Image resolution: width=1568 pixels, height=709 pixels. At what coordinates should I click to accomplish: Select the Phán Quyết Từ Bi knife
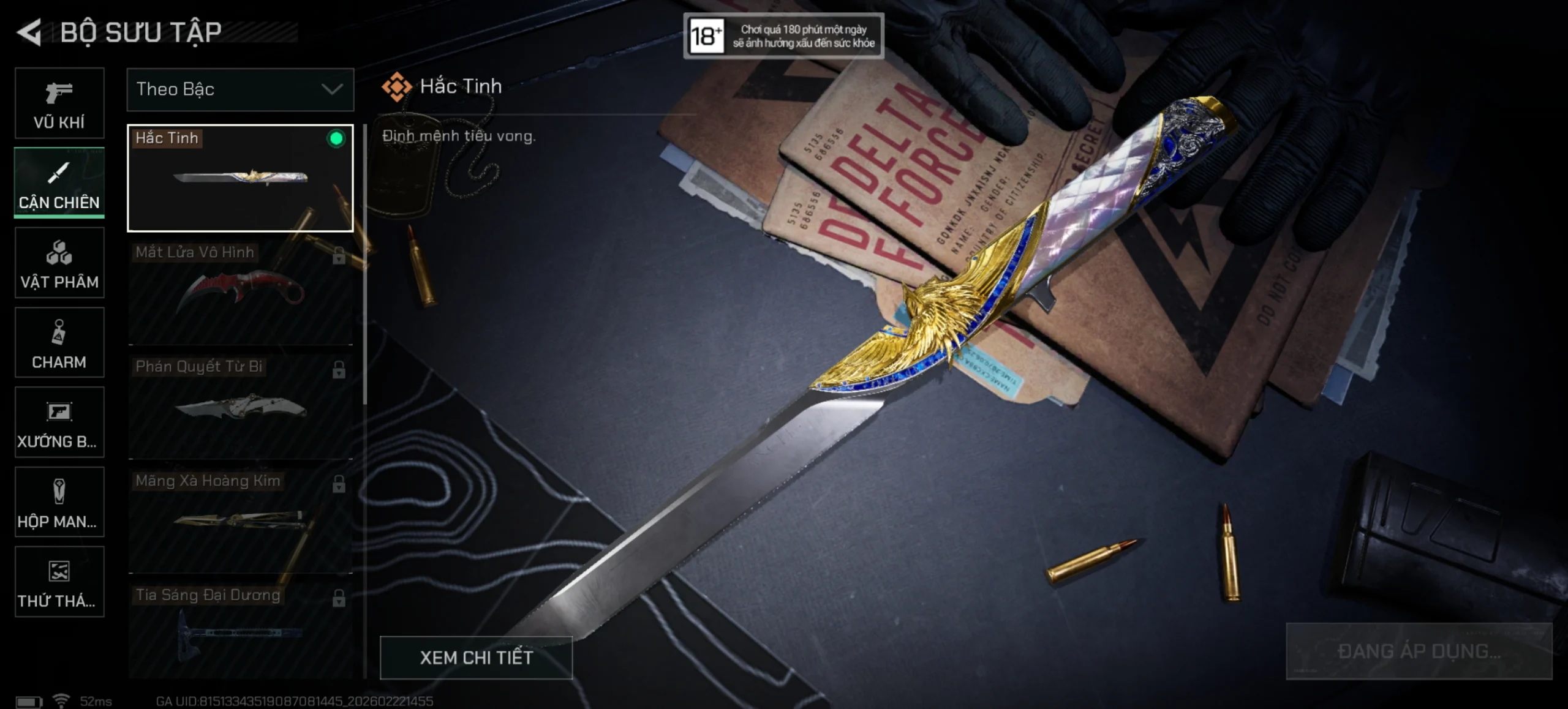pyautogui.click(x=240, y=407)
